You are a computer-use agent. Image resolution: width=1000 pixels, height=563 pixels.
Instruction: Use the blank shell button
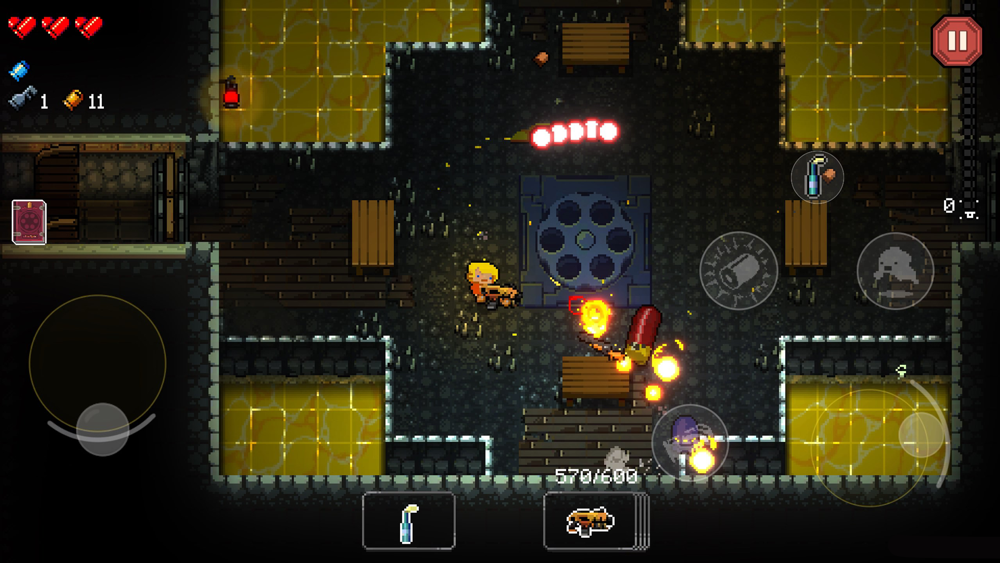pos(738,269)
